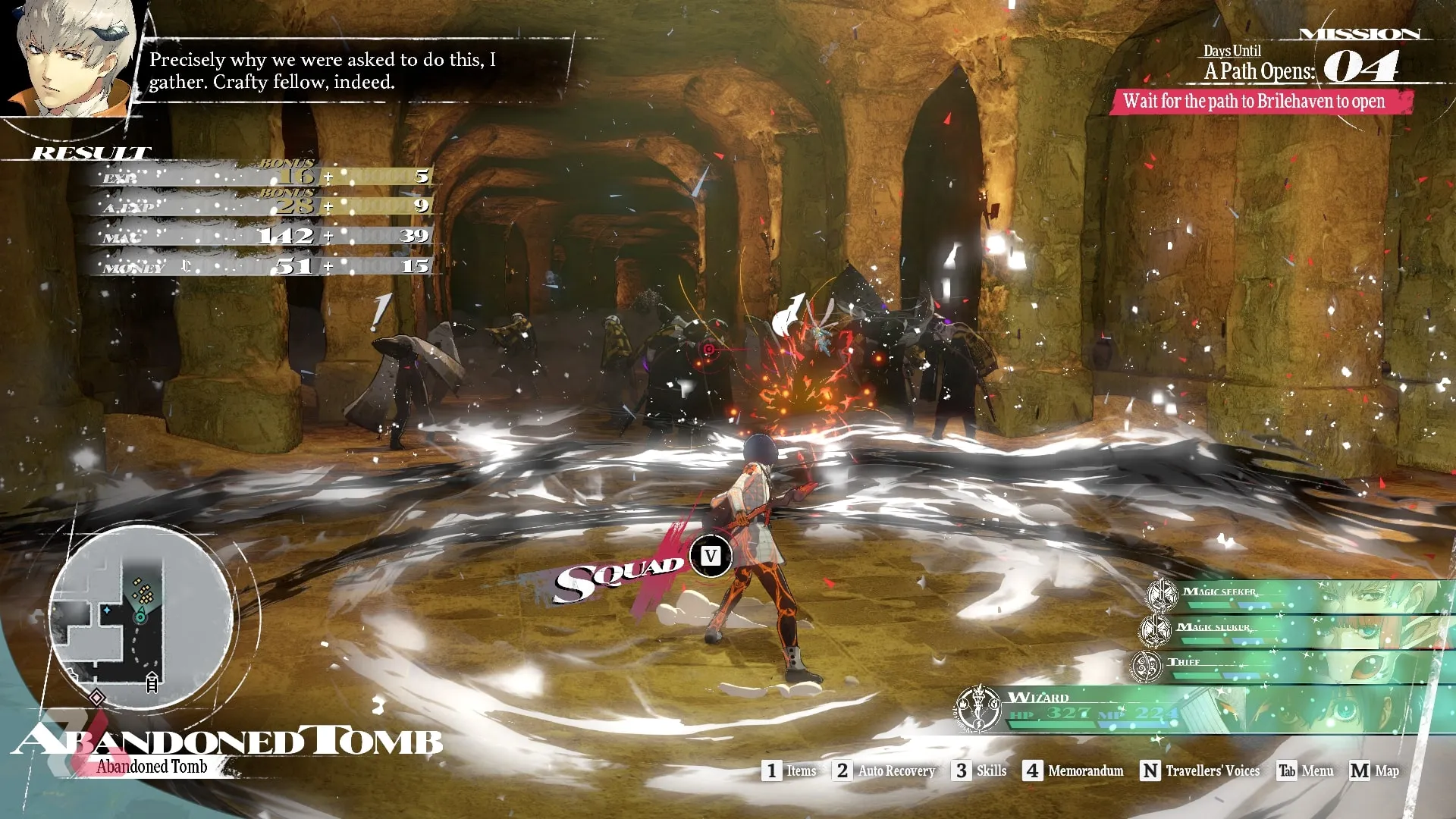Image resolution: width=1456 pixels, height=819 pixels.
Task: Click the Wizard archetype emblem icon
Action: click(978, 708)
